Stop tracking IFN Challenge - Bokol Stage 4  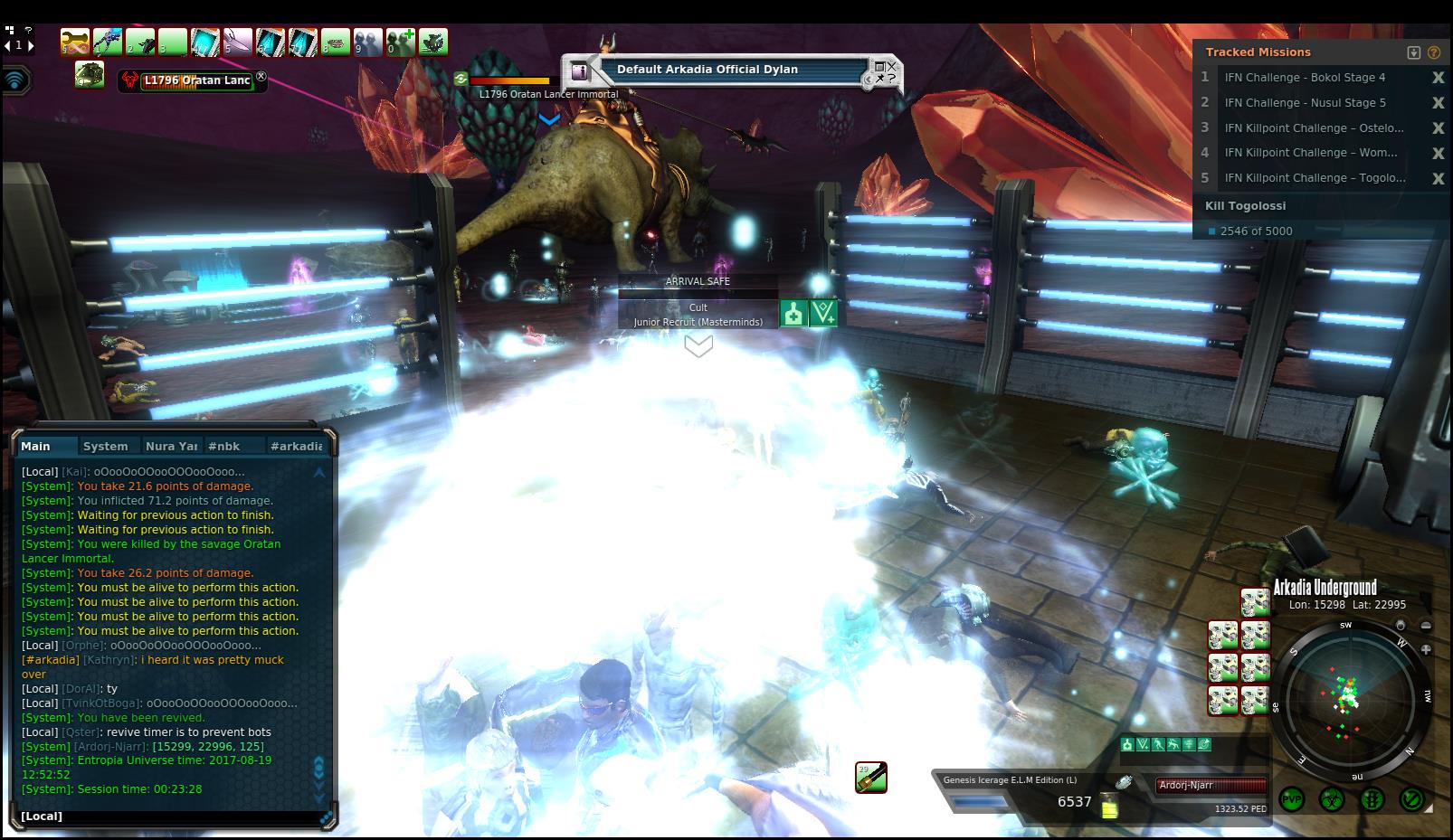(x=1438, y=78)
